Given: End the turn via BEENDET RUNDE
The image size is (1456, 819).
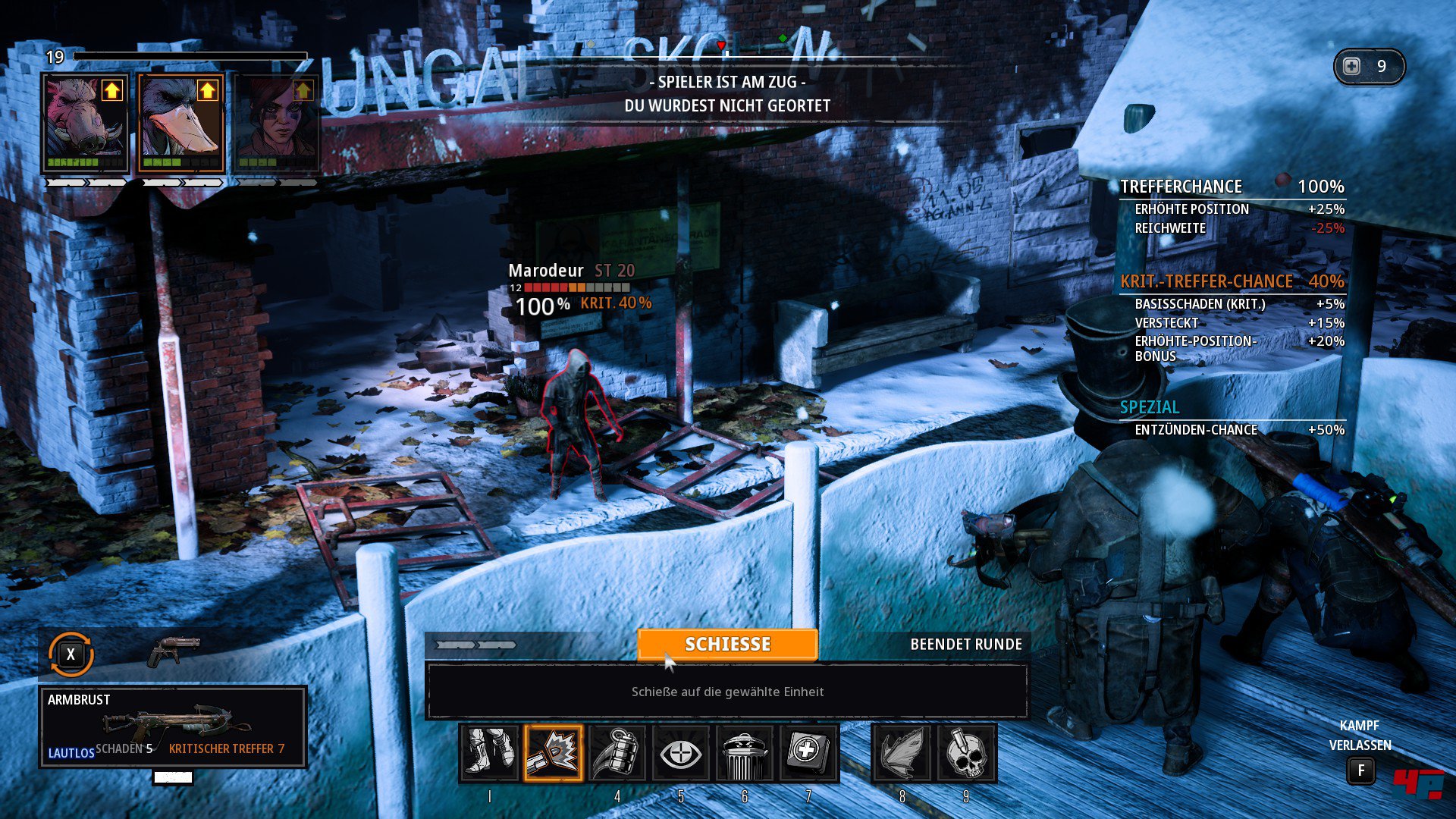Looking at the screenshot, I should tap(965, 644).
